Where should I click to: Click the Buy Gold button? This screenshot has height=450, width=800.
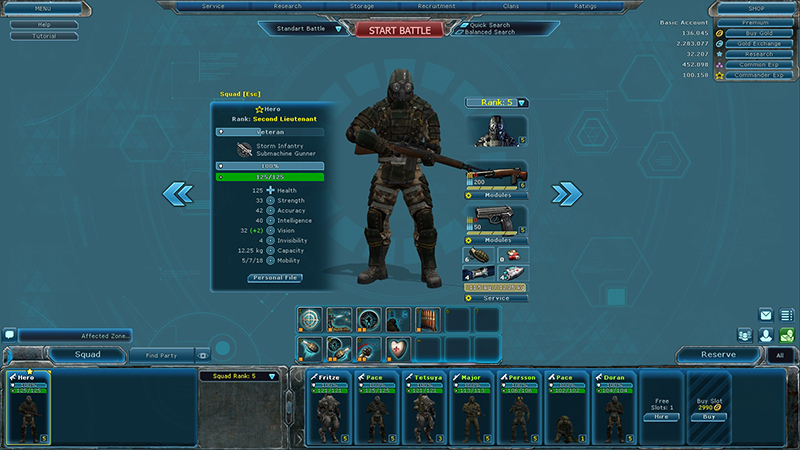(755, 32)
